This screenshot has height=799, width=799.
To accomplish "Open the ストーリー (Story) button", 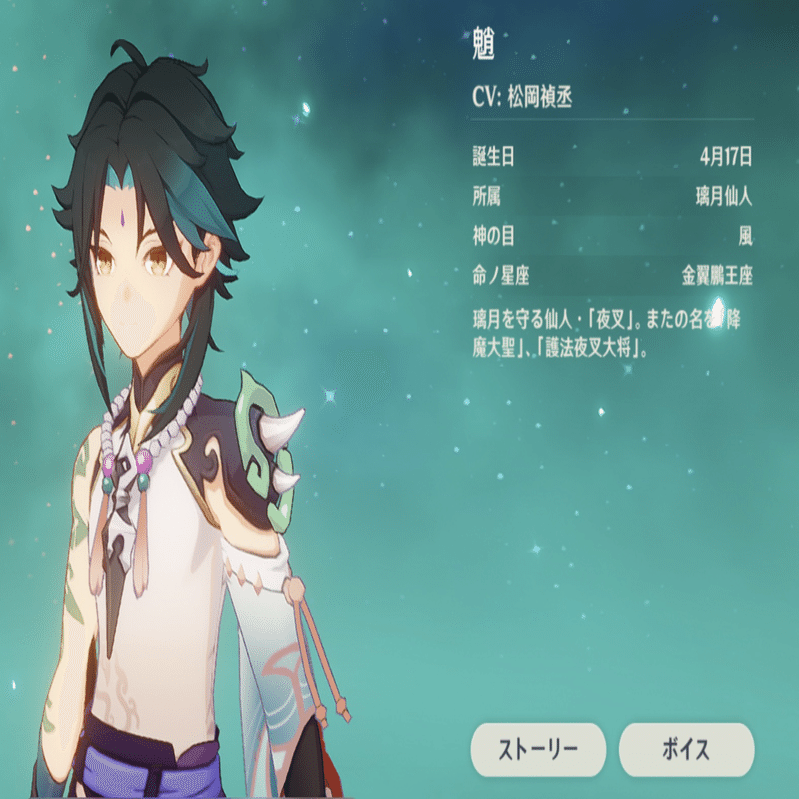I will [x=538, y=749].
